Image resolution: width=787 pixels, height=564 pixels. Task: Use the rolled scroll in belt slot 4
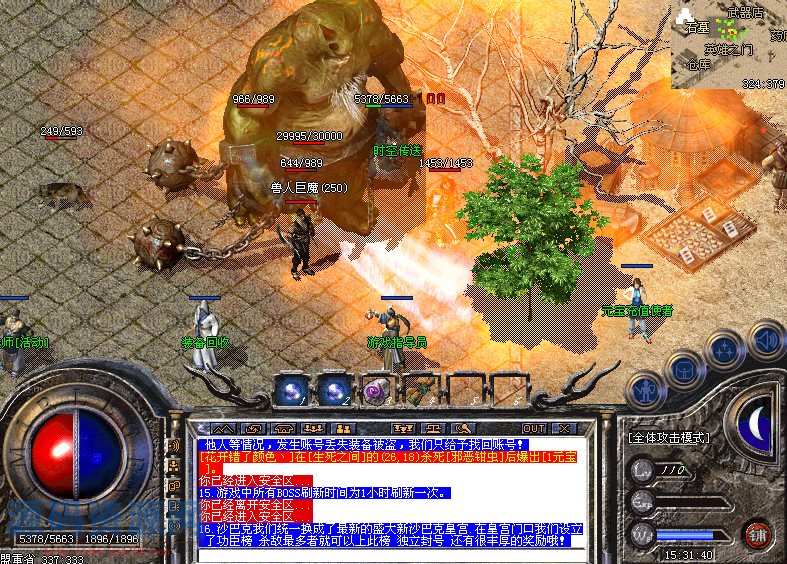[418, 391]
